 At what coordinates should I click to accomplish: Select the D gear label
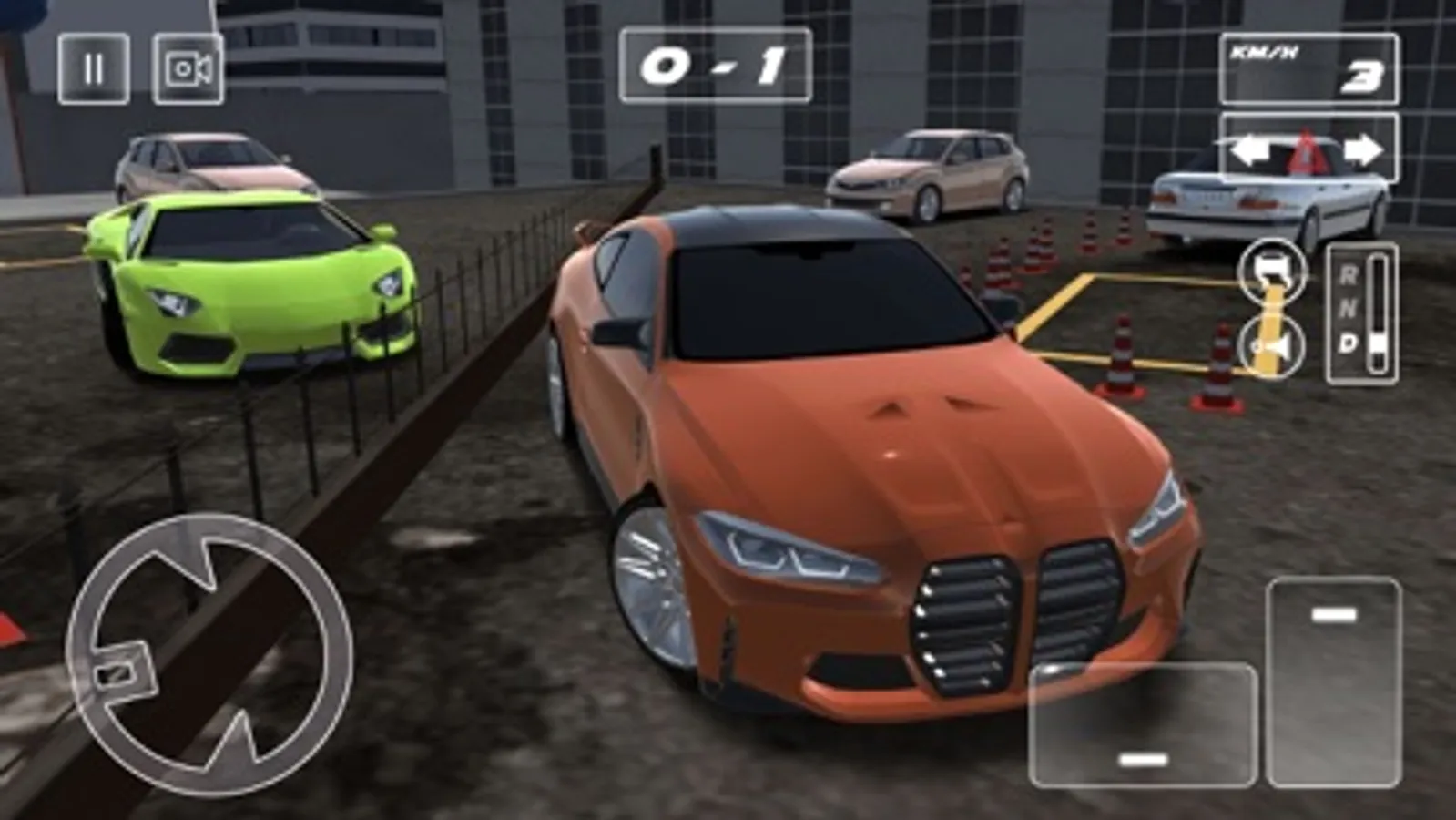[1349, 341]
